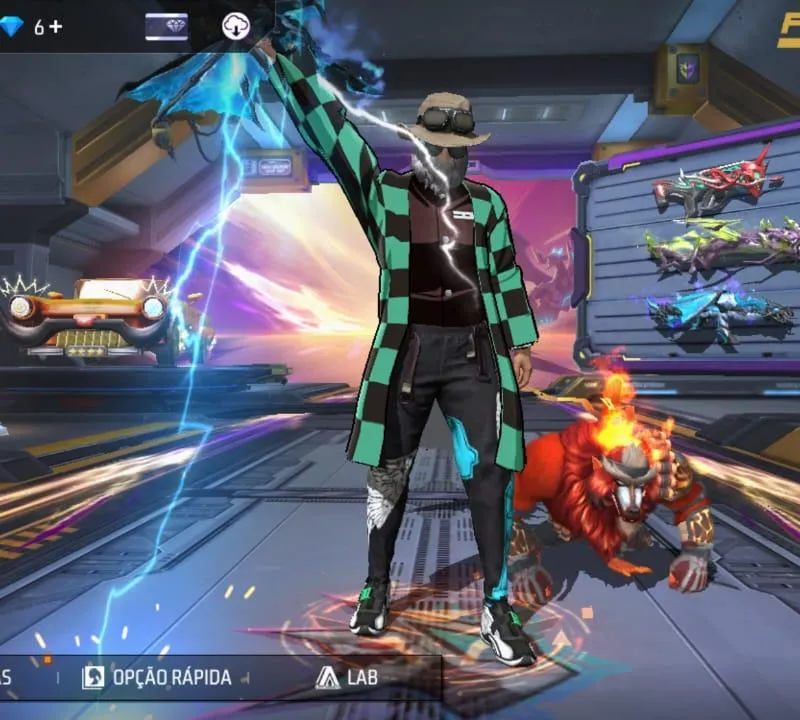Tap the plus to add diamonds

coord(55,27)
